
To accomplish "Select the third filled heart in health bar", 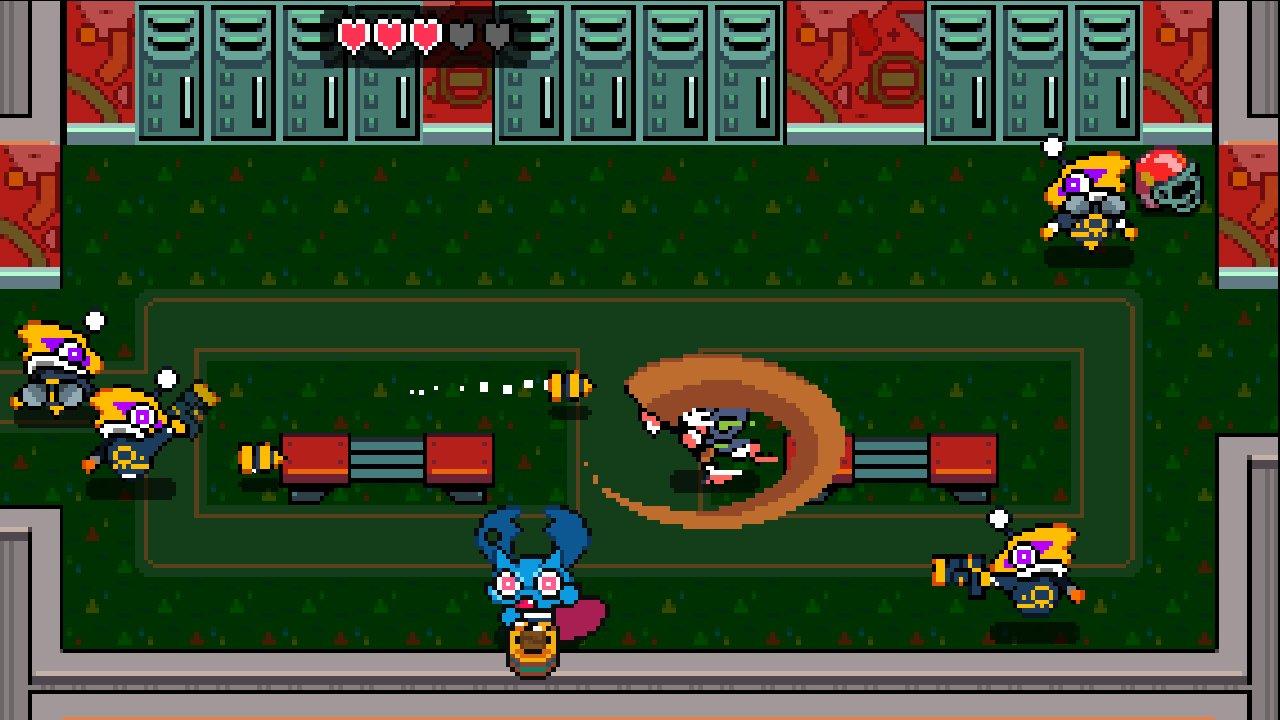I will (x=426, y=34).
